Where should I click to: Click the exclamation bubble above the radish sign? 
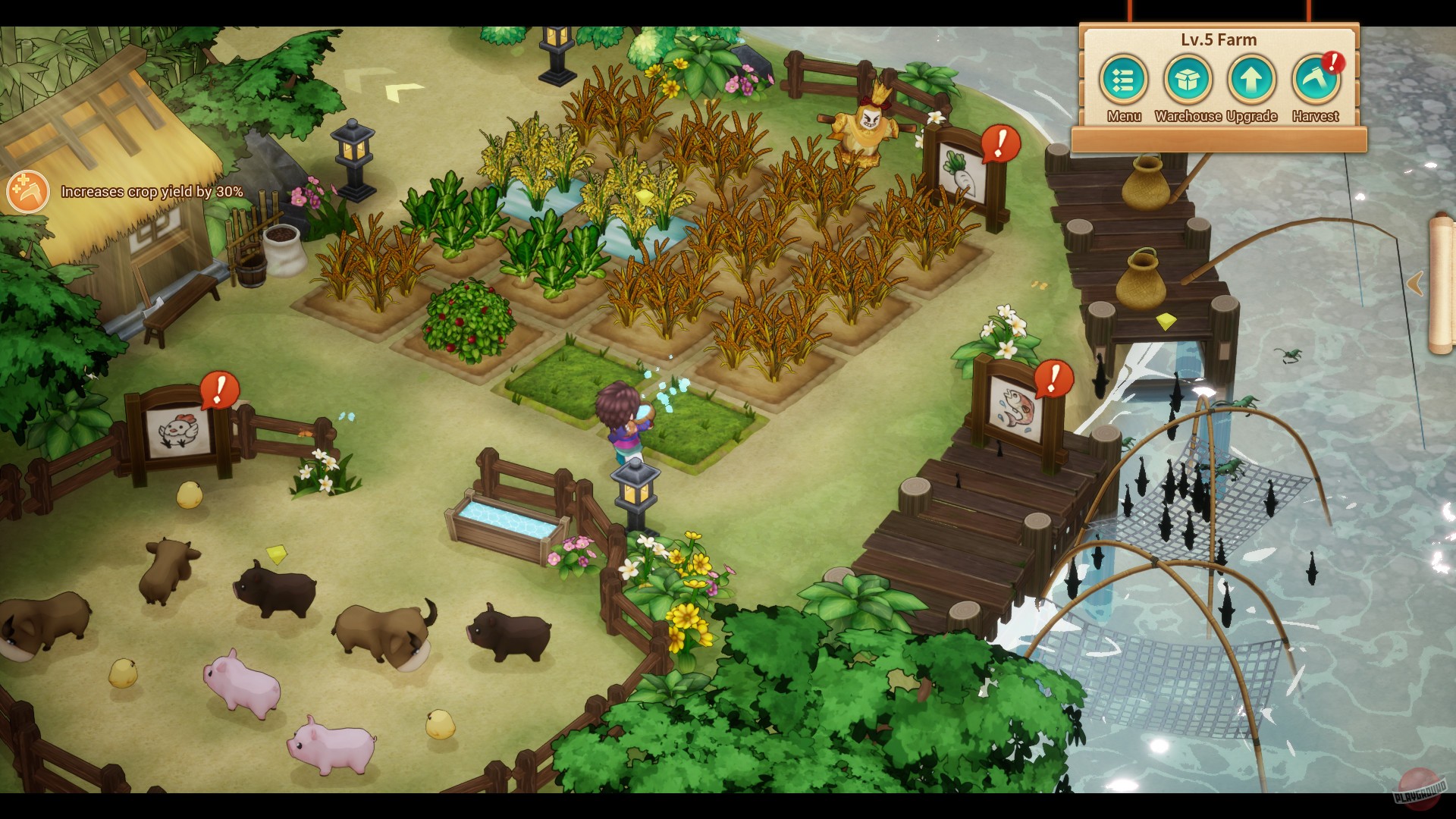coord(999,144)
